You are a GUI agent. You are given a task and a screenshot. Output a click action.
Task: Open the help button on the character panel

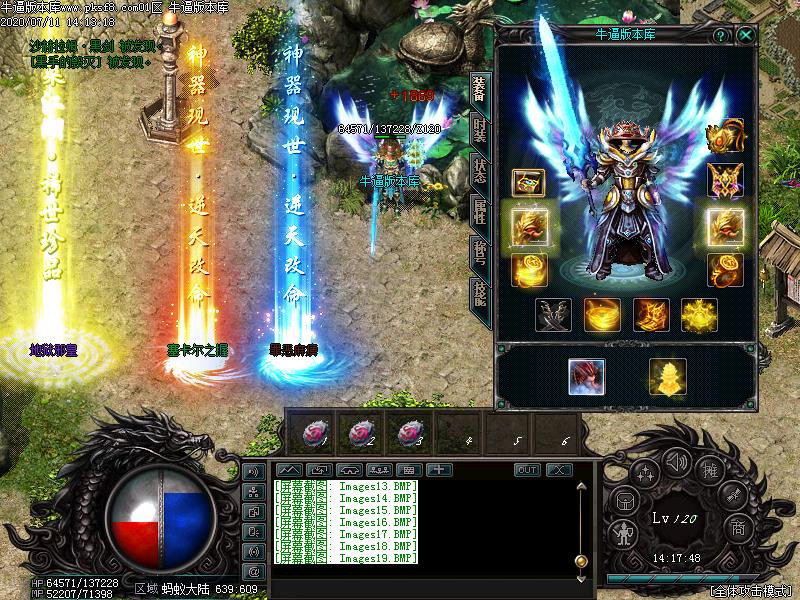[720, 35]
